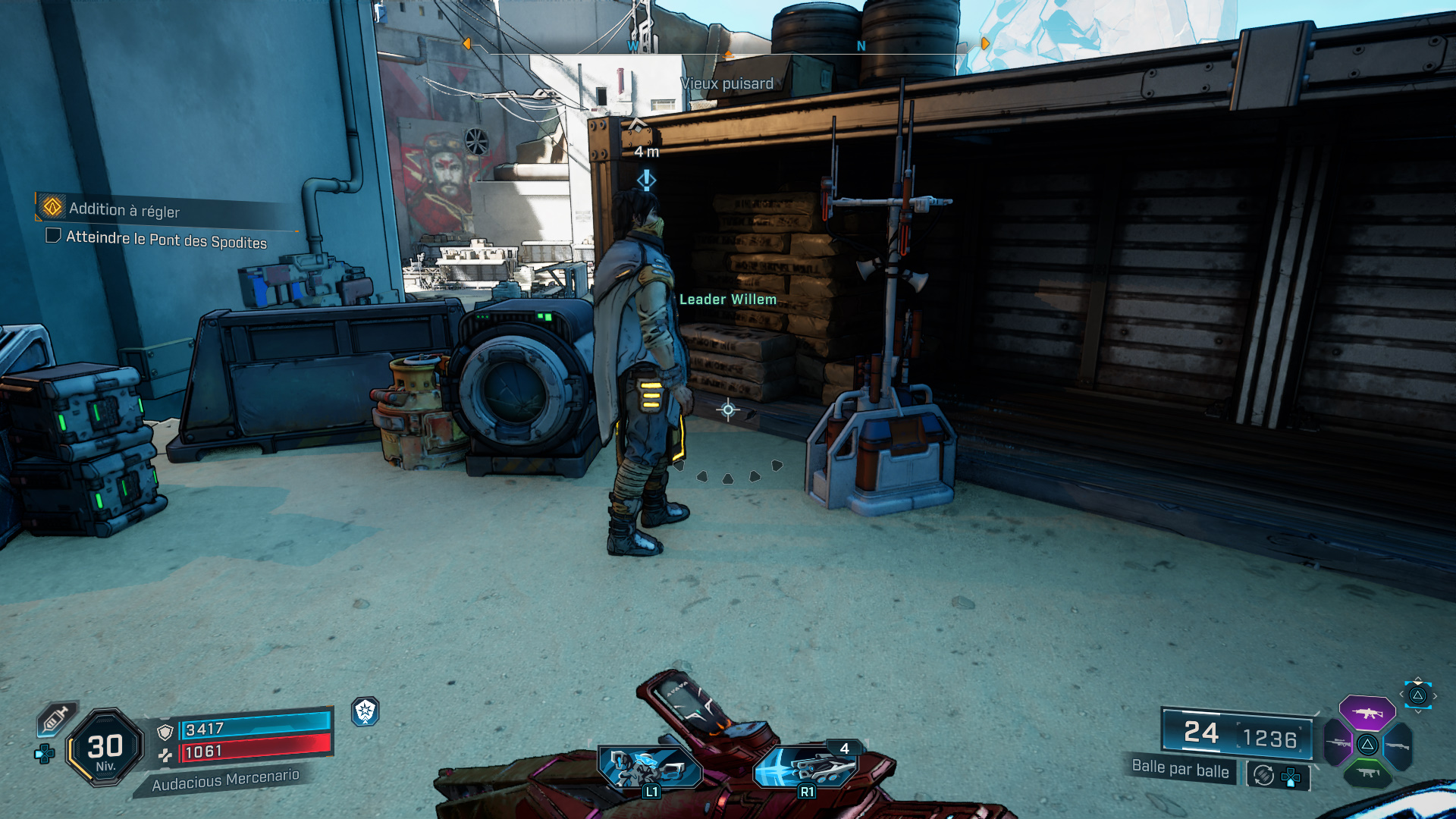Tick the 'Atteindre le Pont des Spodites' objective checkbox
Viewport: 1456px width, 819px height.
click(x=53, y=236)
